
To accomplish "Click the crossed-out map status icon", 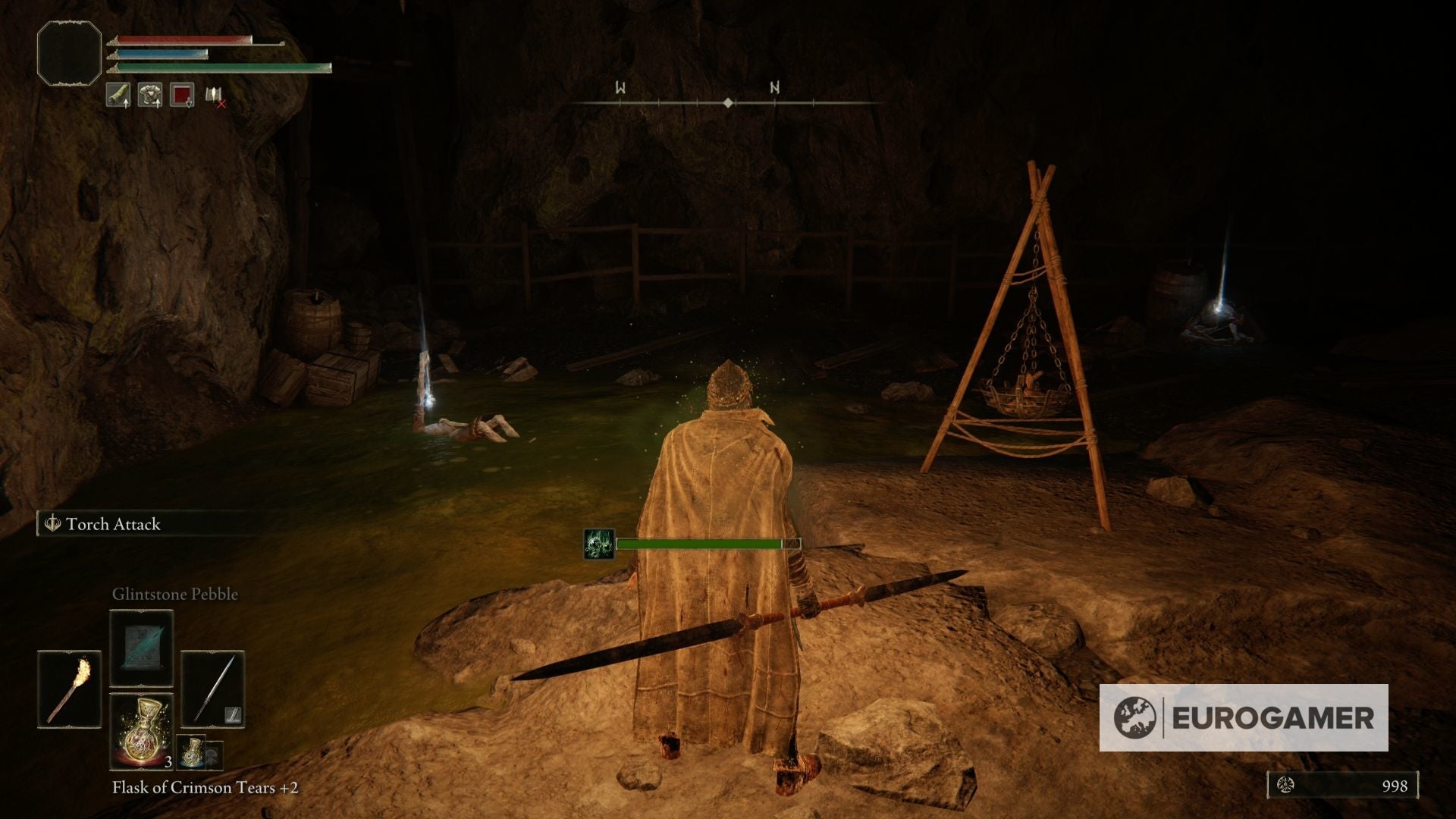I will click(x=215, y=96).
